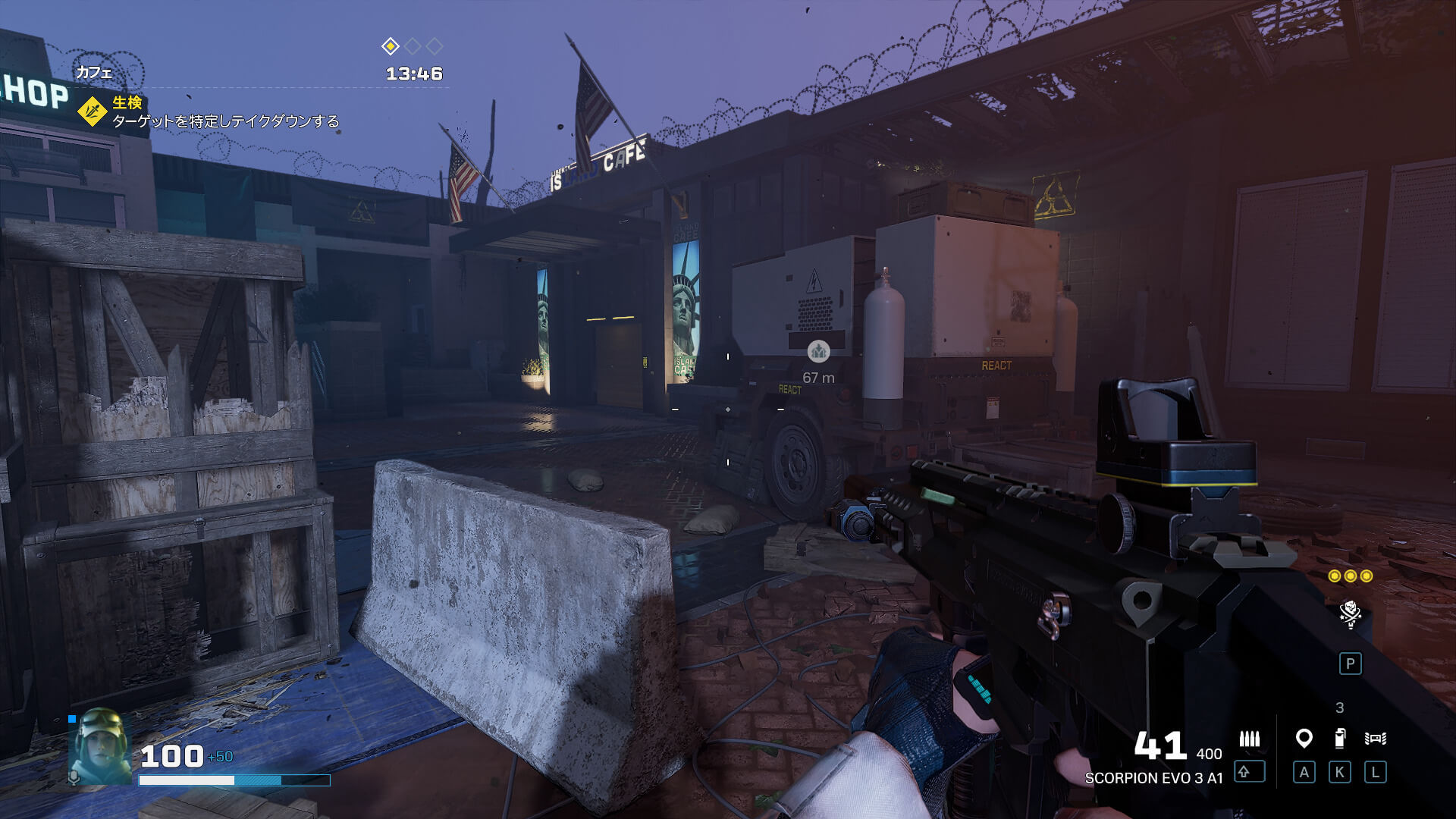
Task: Select the active yellow sub-zone diamond marker
Action: coord(390,47)
